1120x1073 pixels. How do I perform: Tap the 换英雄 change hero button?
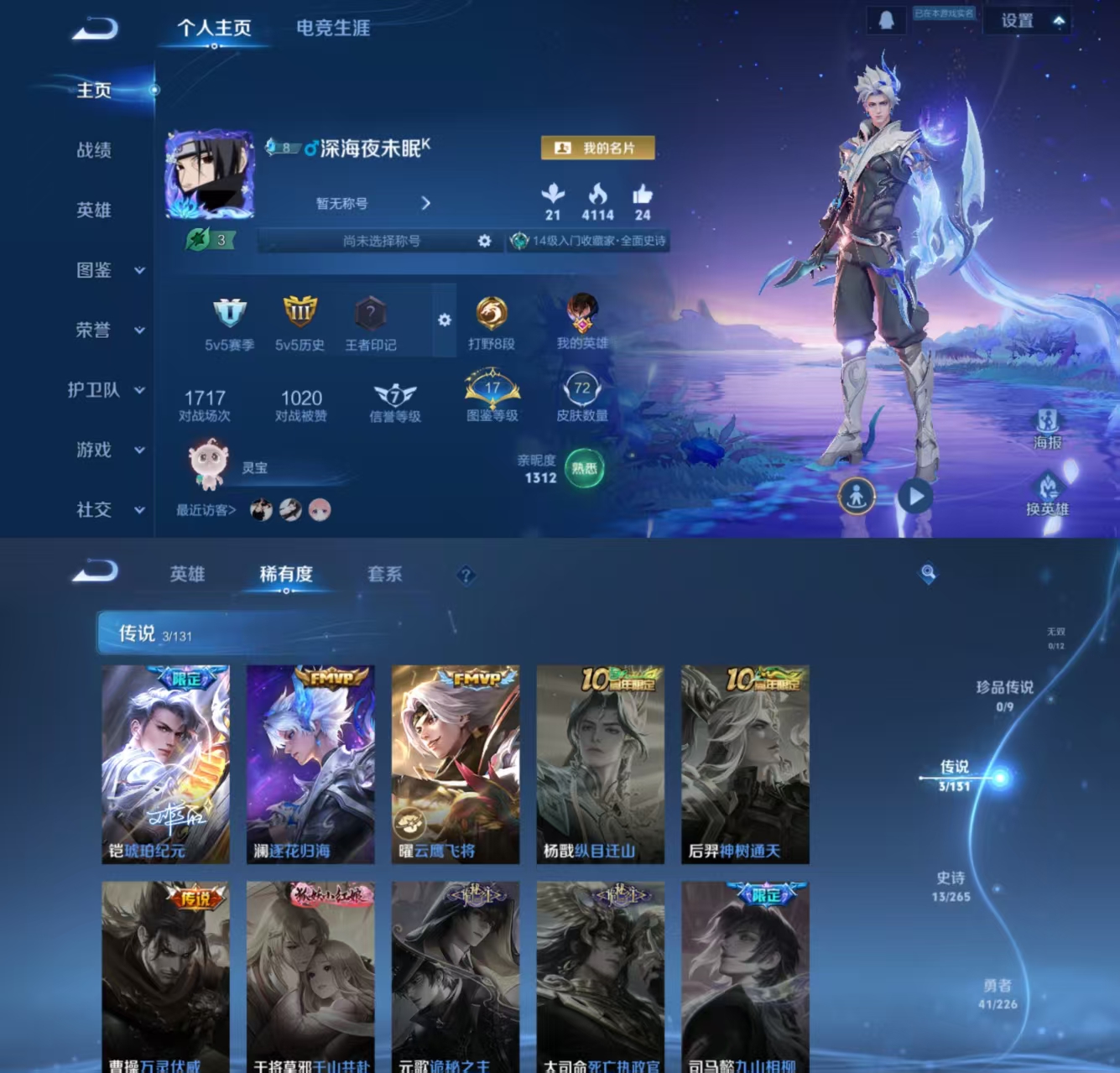1047,495
